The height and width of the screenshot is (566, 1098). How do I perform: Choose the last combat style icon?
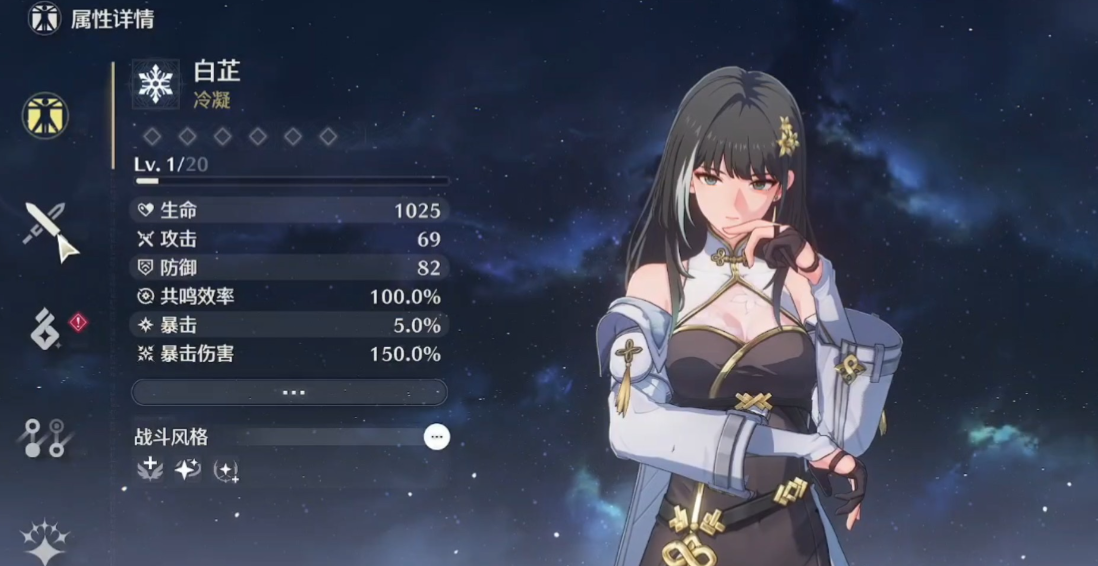tap(226, 469)
